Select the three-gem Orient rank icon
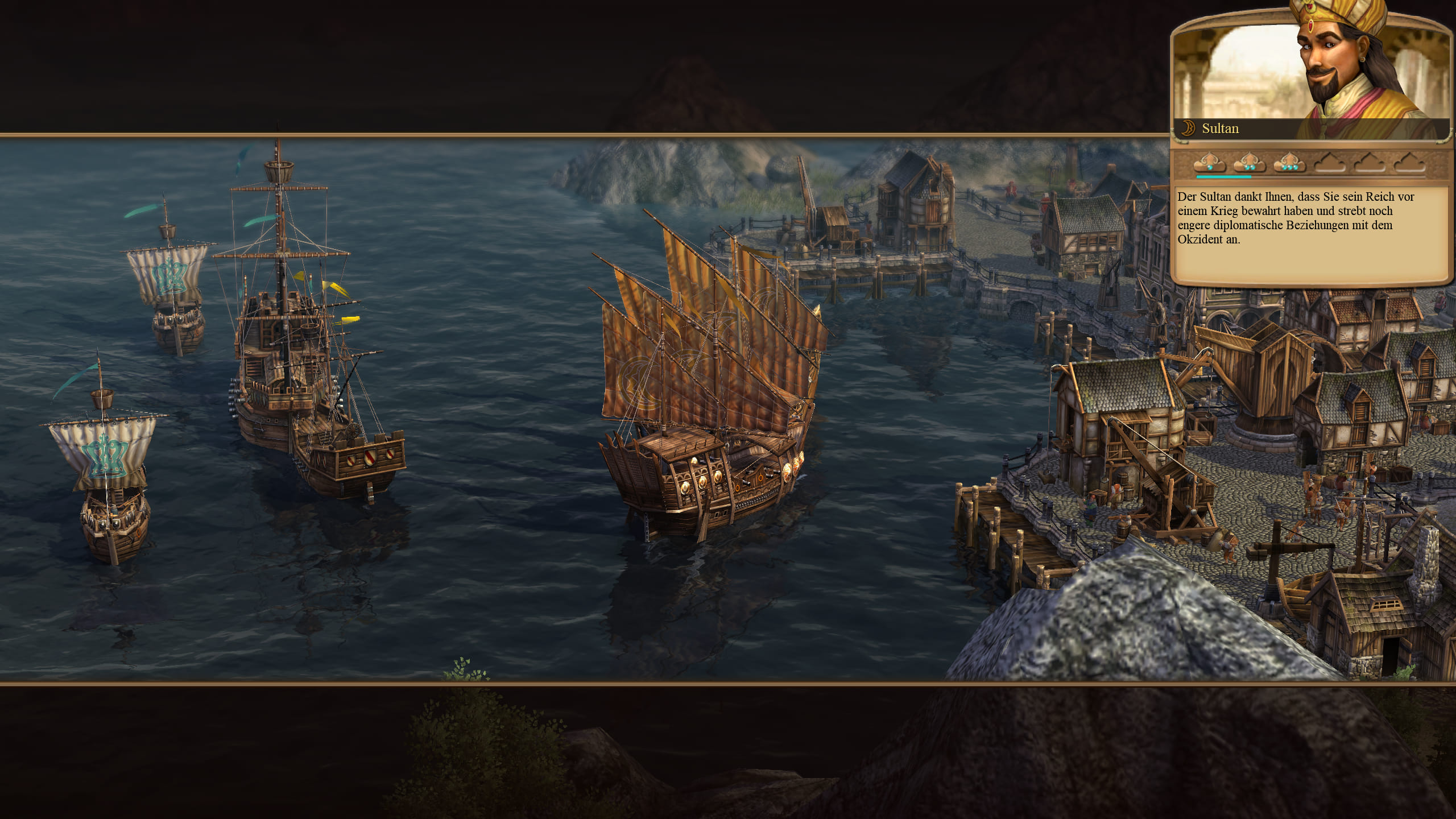Viewport: 1456px width, 819px height. [x=1289, y=163]
